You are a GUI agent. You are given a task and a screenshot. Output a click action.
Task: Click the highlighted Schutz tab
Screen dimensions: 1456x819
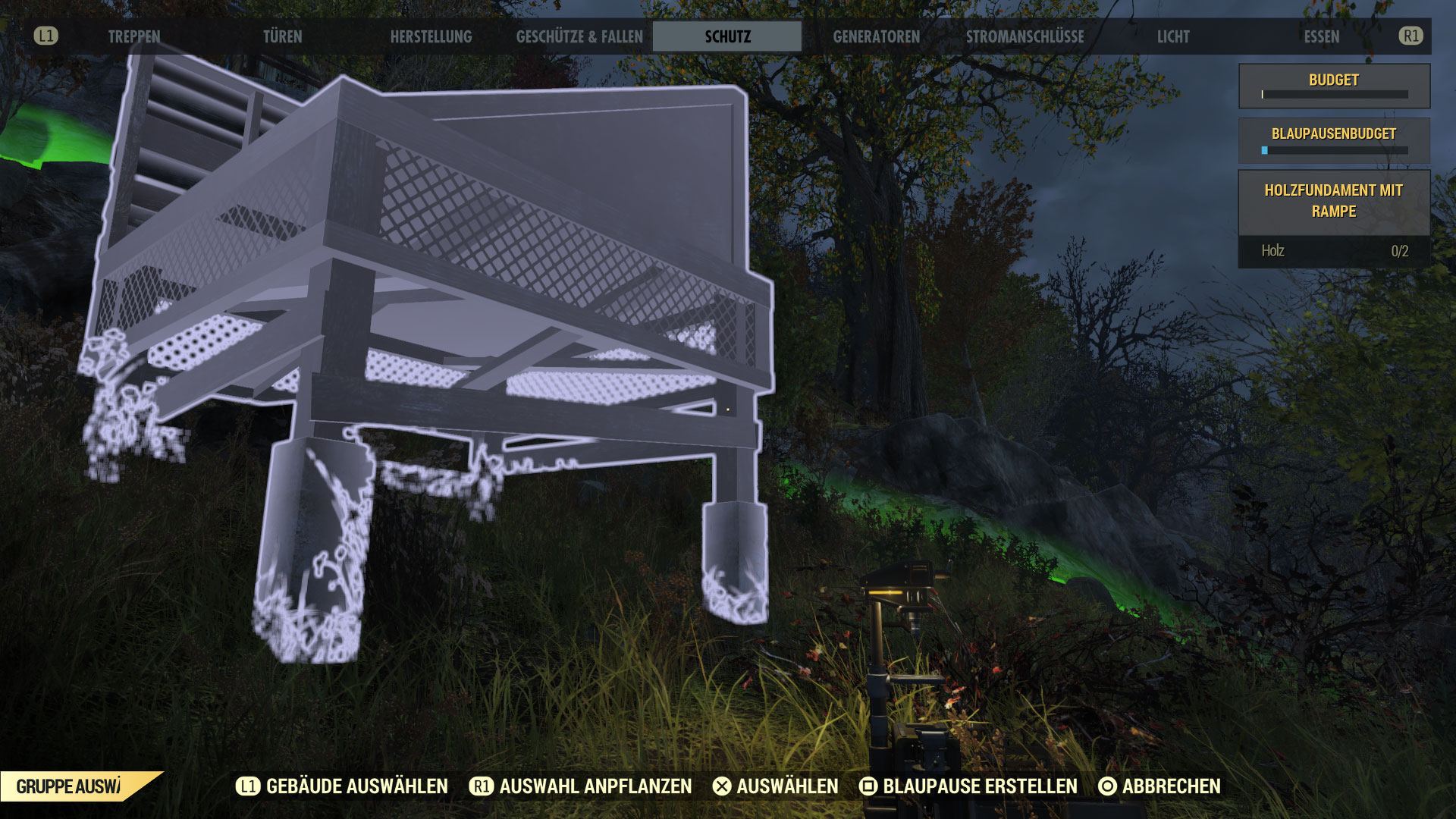point(727,36)
